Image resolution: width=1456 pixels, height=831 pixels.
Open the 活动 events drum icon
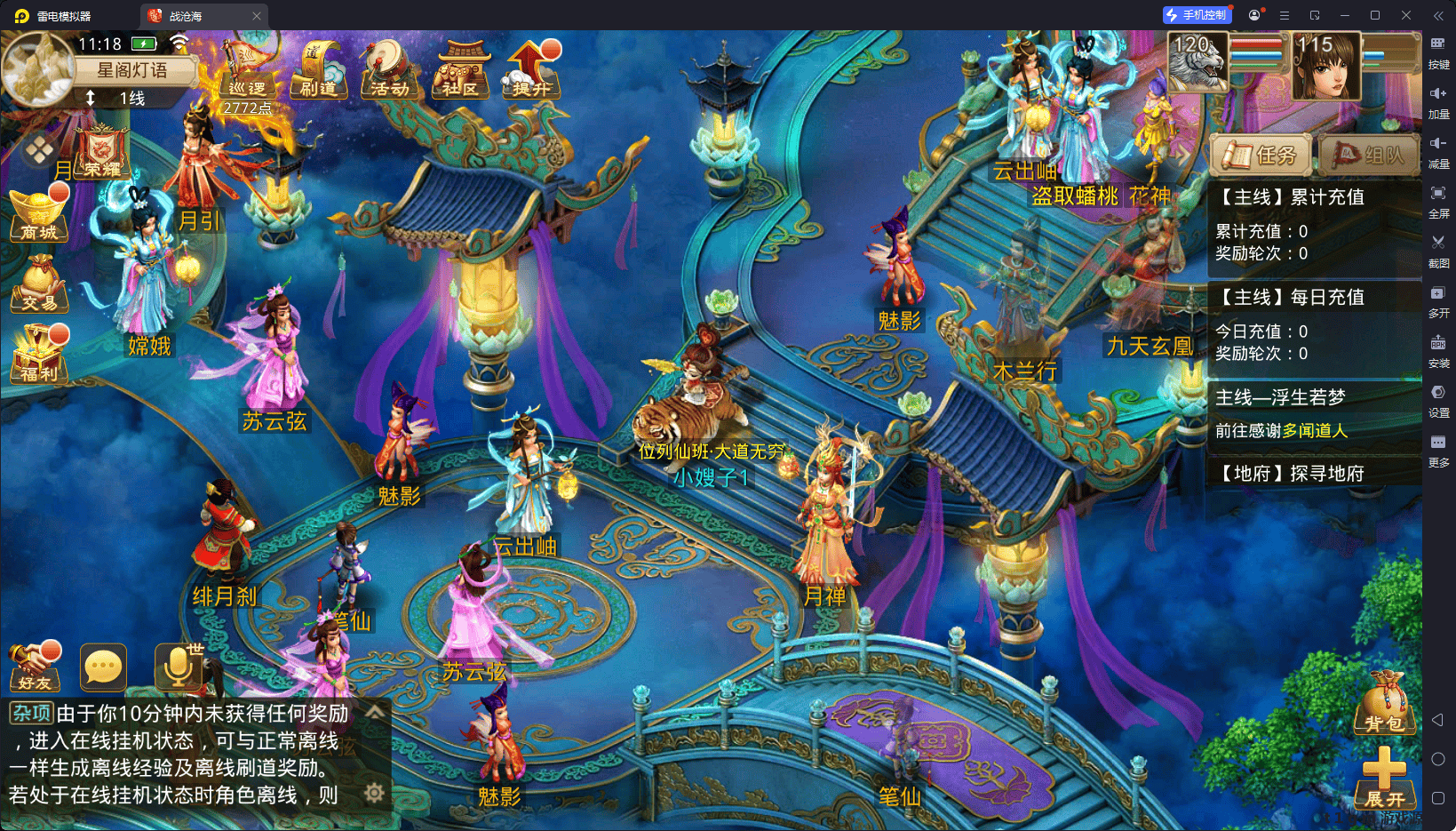[x=389, y=69]
